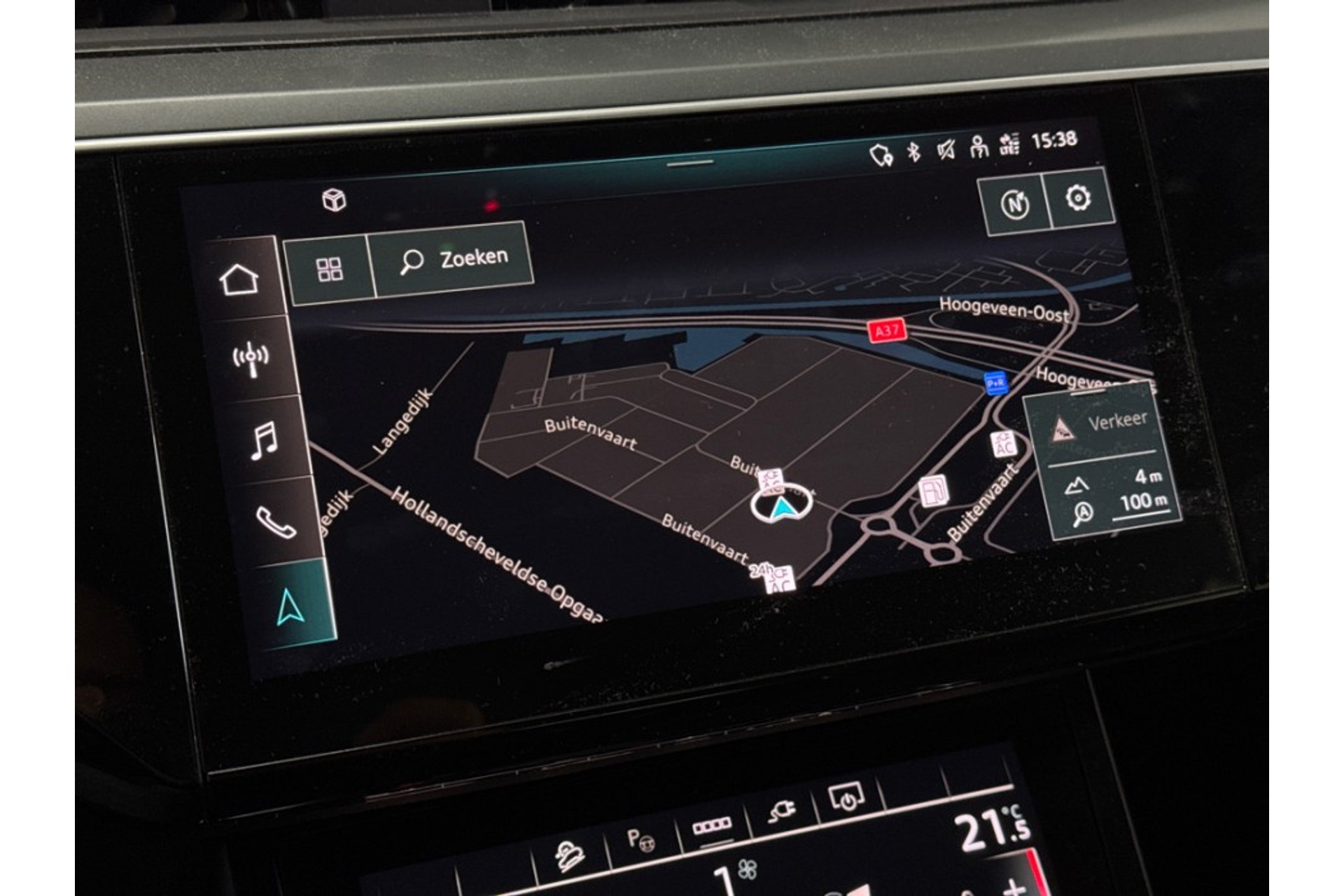The image size is (1344, 896).
Task: Tap the pull-down handle at top of screen
Action: pyautogui.click(x=690, y=163)
